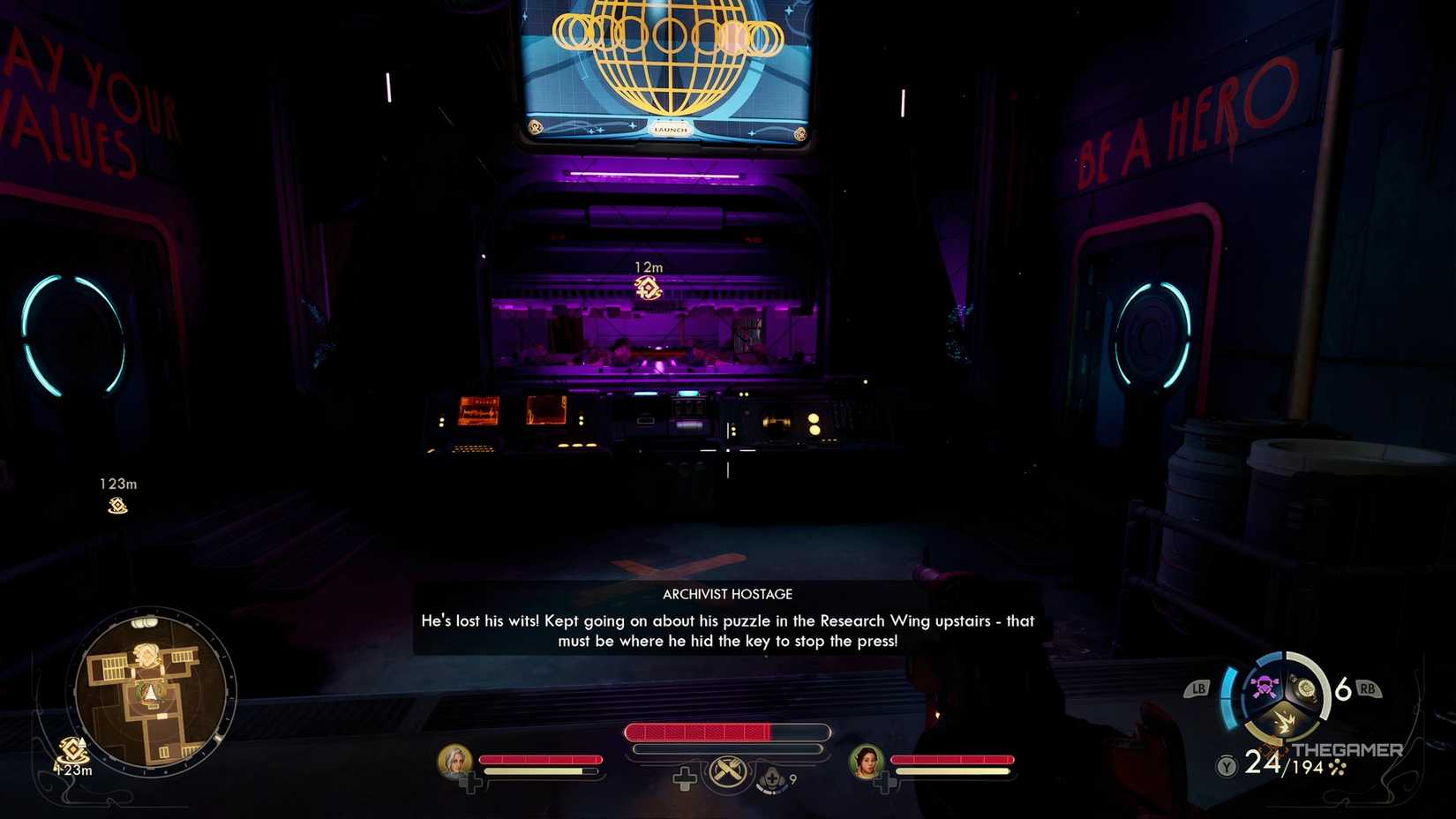The height and width of the screenshot is (819, 1456).
Task: Click the RB button prompt
Action: [1369, 688]
